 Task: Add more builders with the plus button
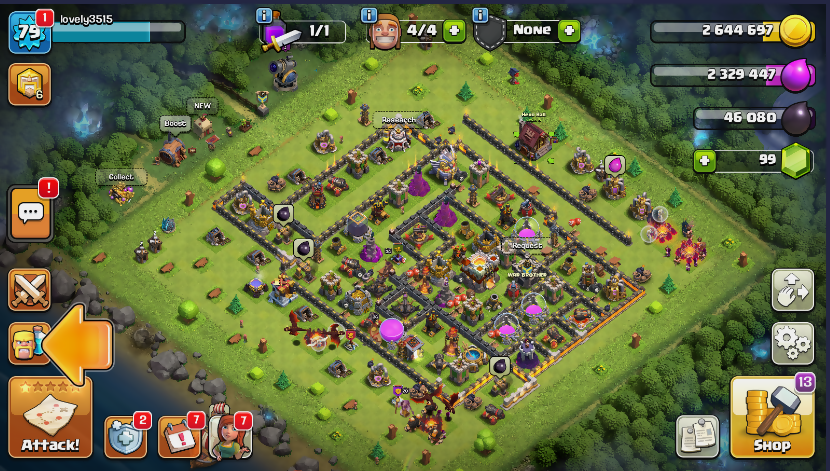pos(454,31)
